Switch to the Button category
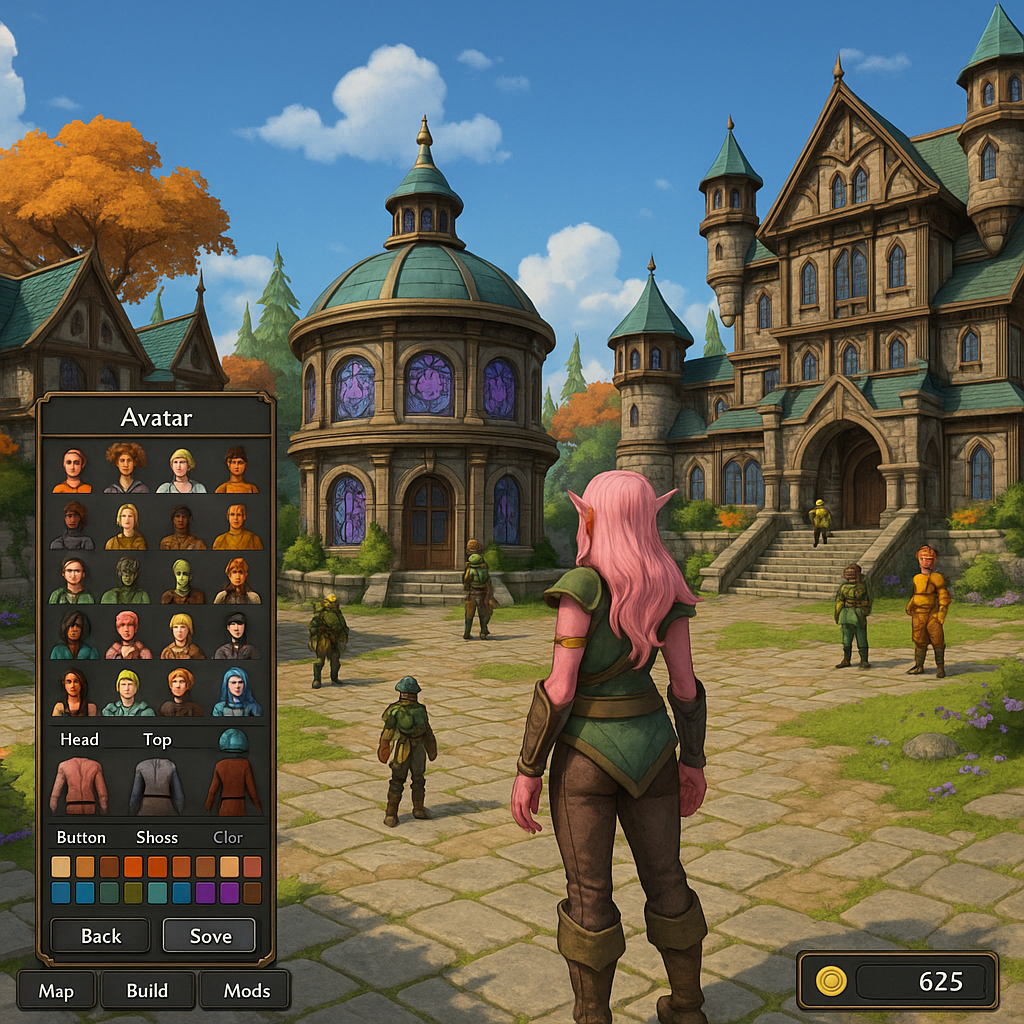This screenshot has height=1024, width=1024. coord(81,837)
